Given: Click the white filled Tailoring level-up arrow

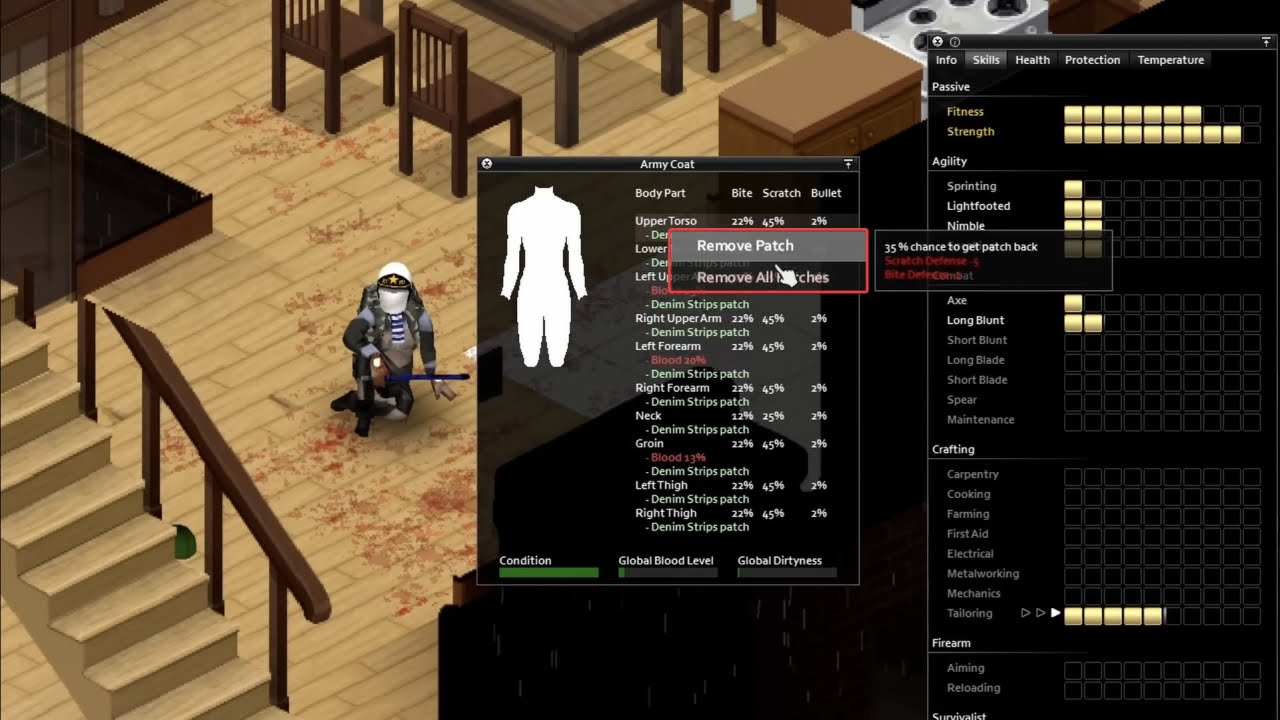Looking at the screenshot, I should 1056,613.
